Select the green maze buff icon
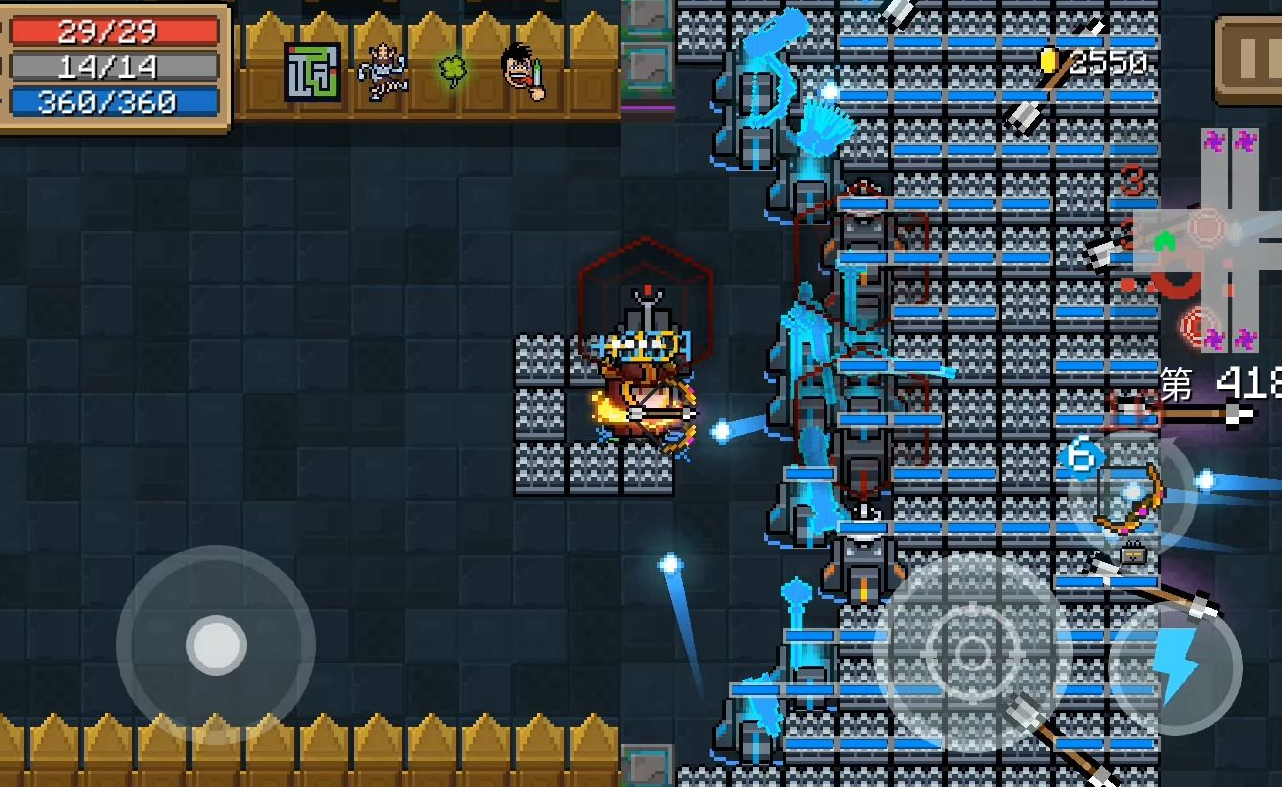 click(x=312, y=71)
